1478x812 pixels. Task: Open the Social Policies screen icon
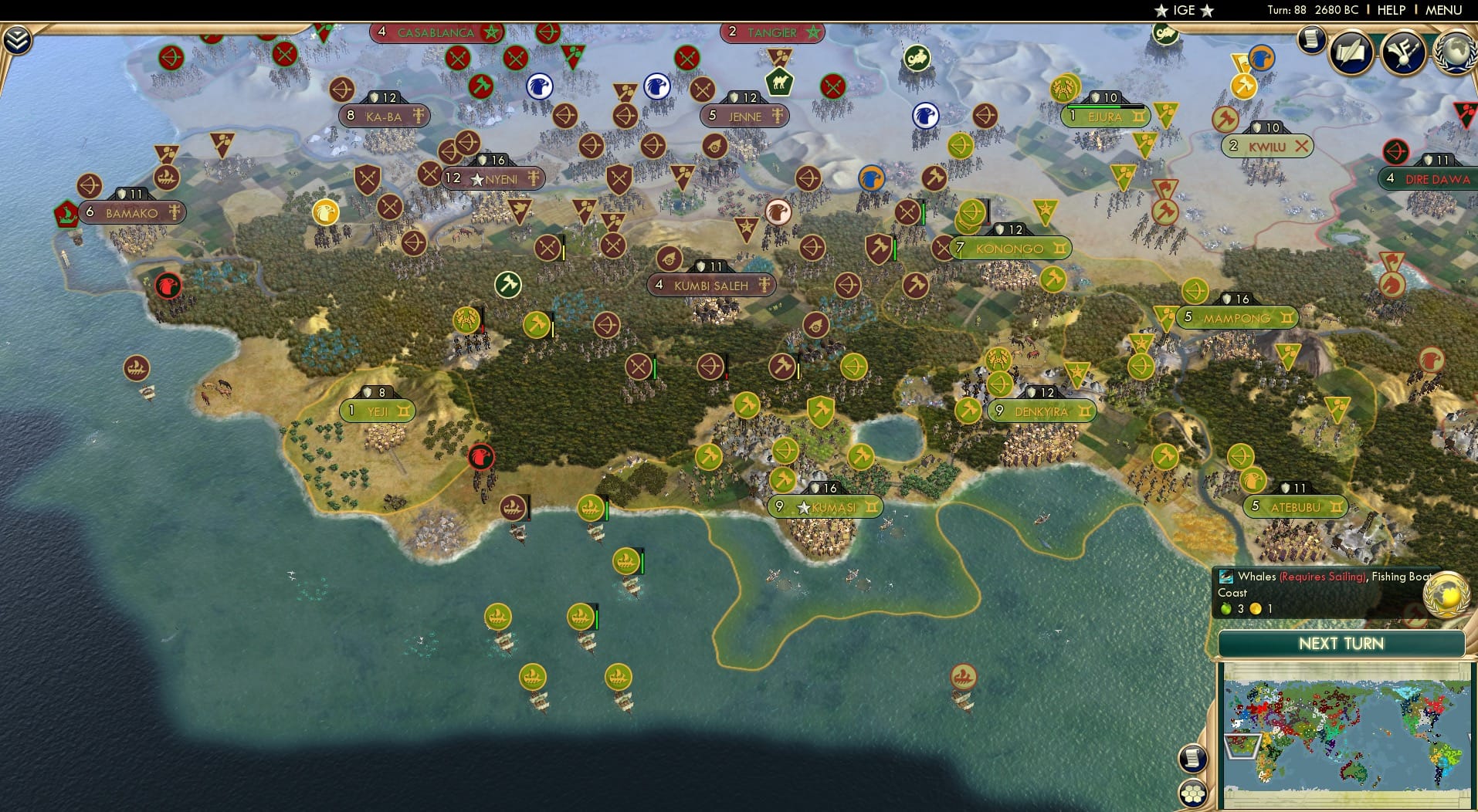[1350, 52]
